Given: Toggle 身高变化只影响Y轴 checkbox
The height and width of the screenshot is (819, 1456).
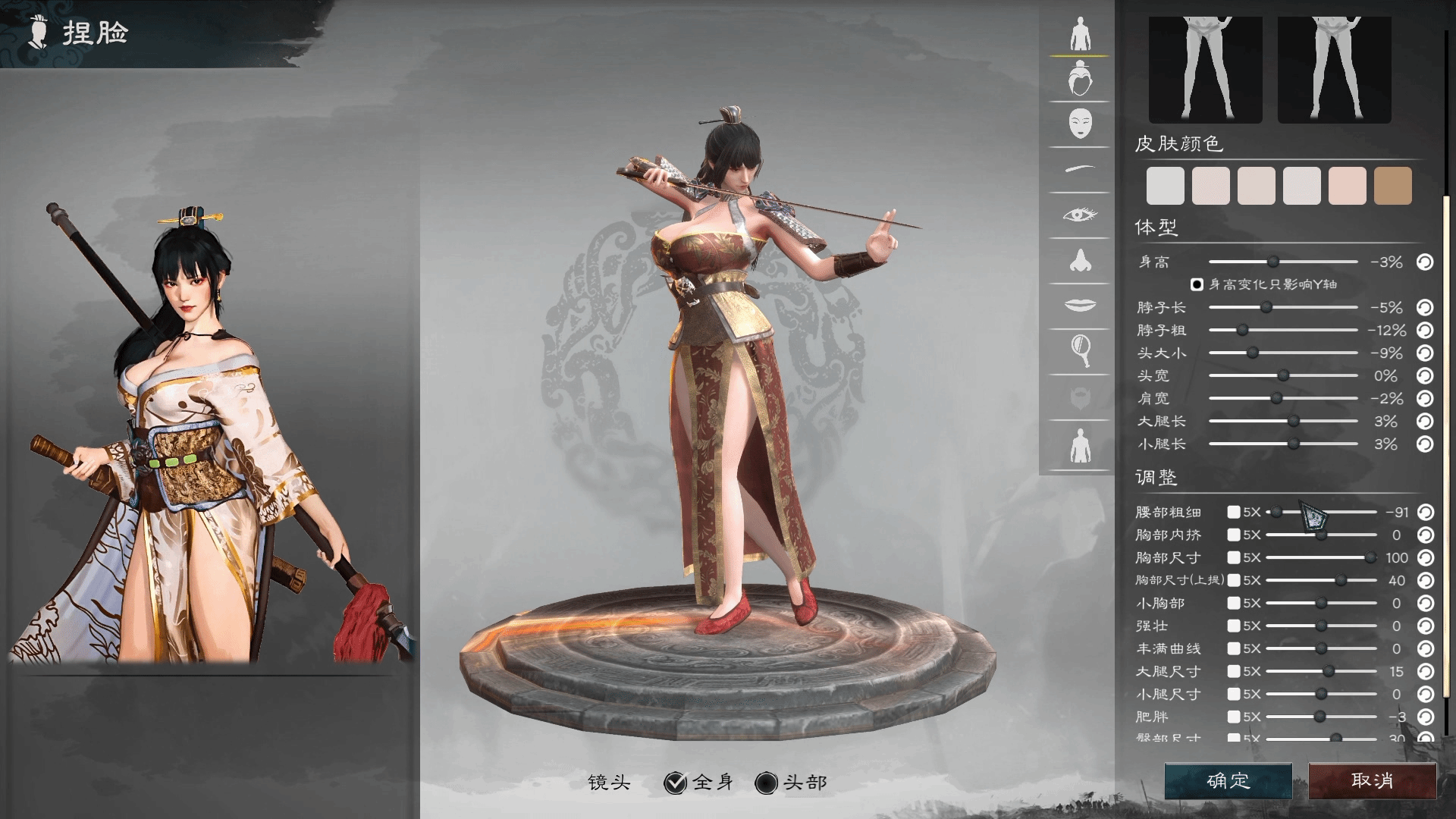Looking at the screenshot, I should pos(1197,284).
